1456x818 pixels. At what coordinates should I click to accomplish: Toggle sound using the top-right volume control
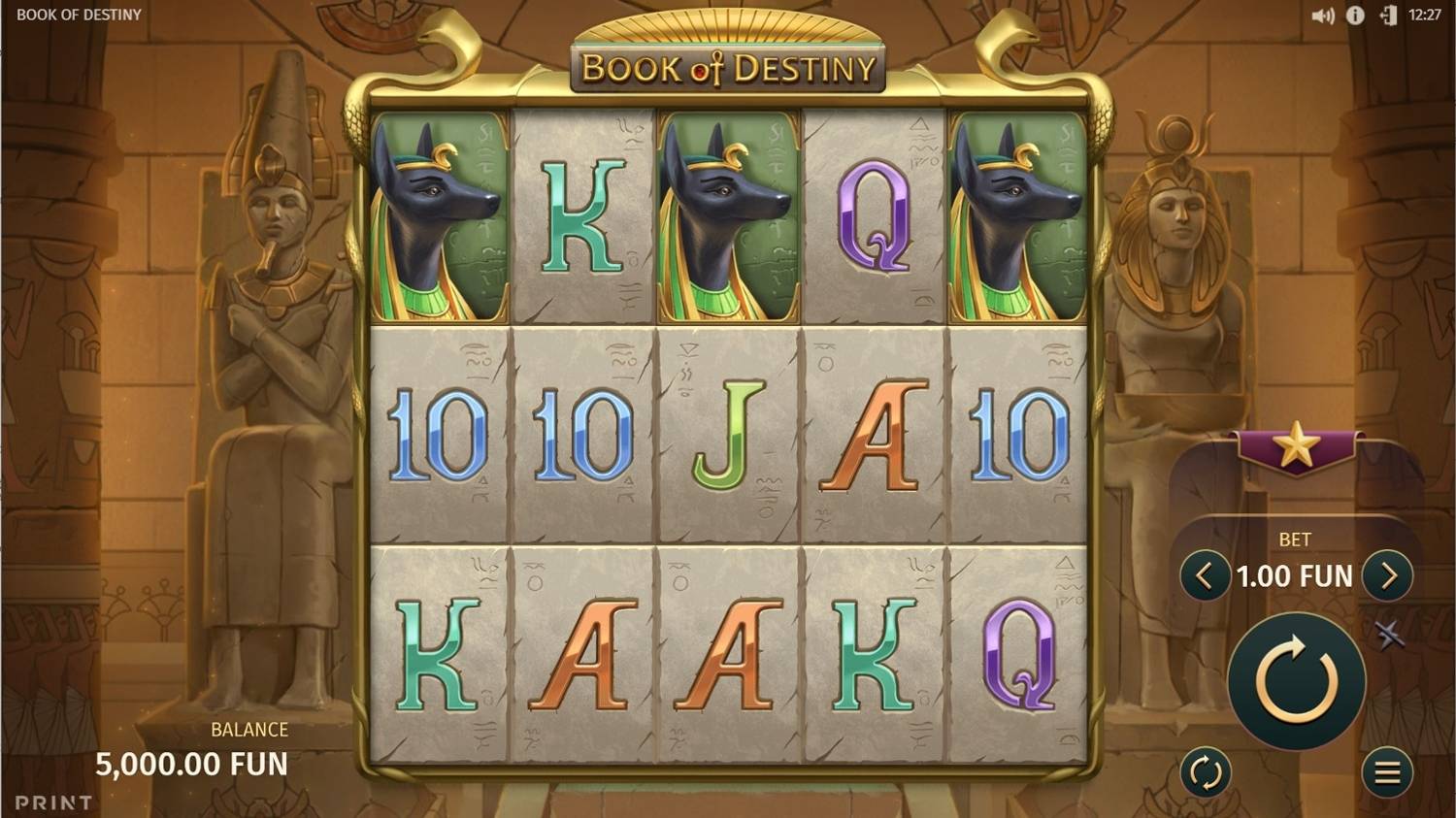(x=1326, y=15)
